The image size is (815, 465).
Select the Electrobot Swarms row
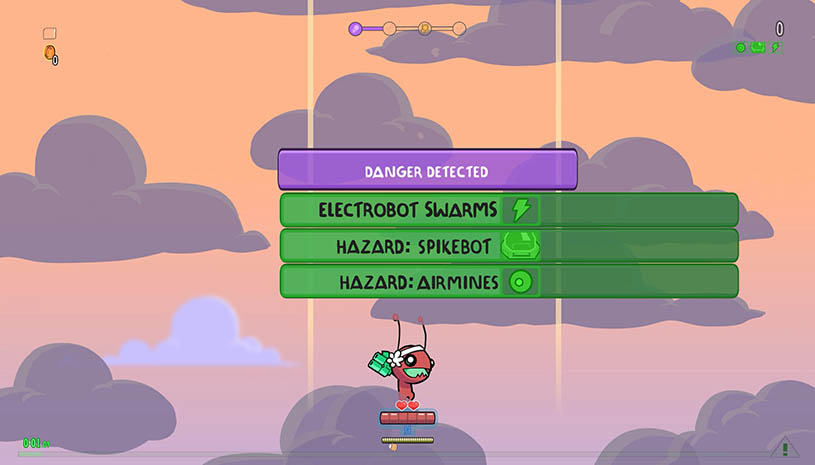tap(508, 210)
